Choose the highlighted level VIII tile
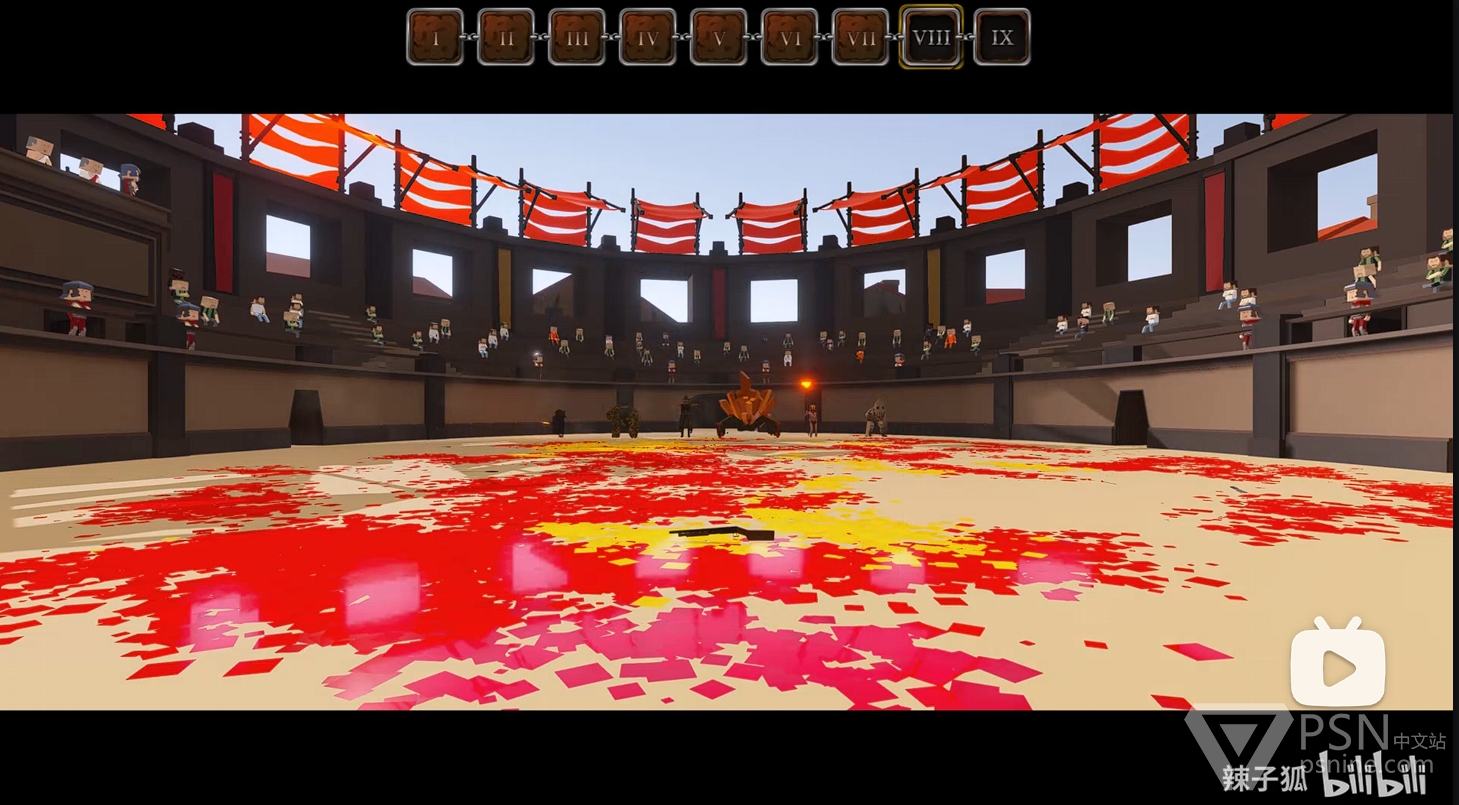The height and width of the screenshot is (805, 1459). tap(931, 37)
